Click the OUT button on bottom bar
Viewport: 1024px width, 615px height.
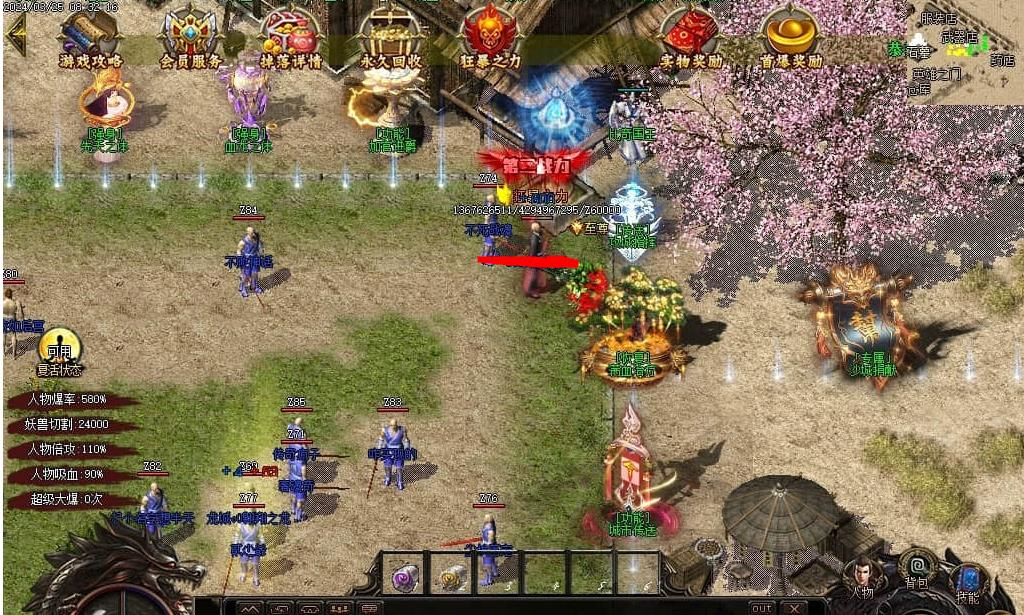point(762,607)
